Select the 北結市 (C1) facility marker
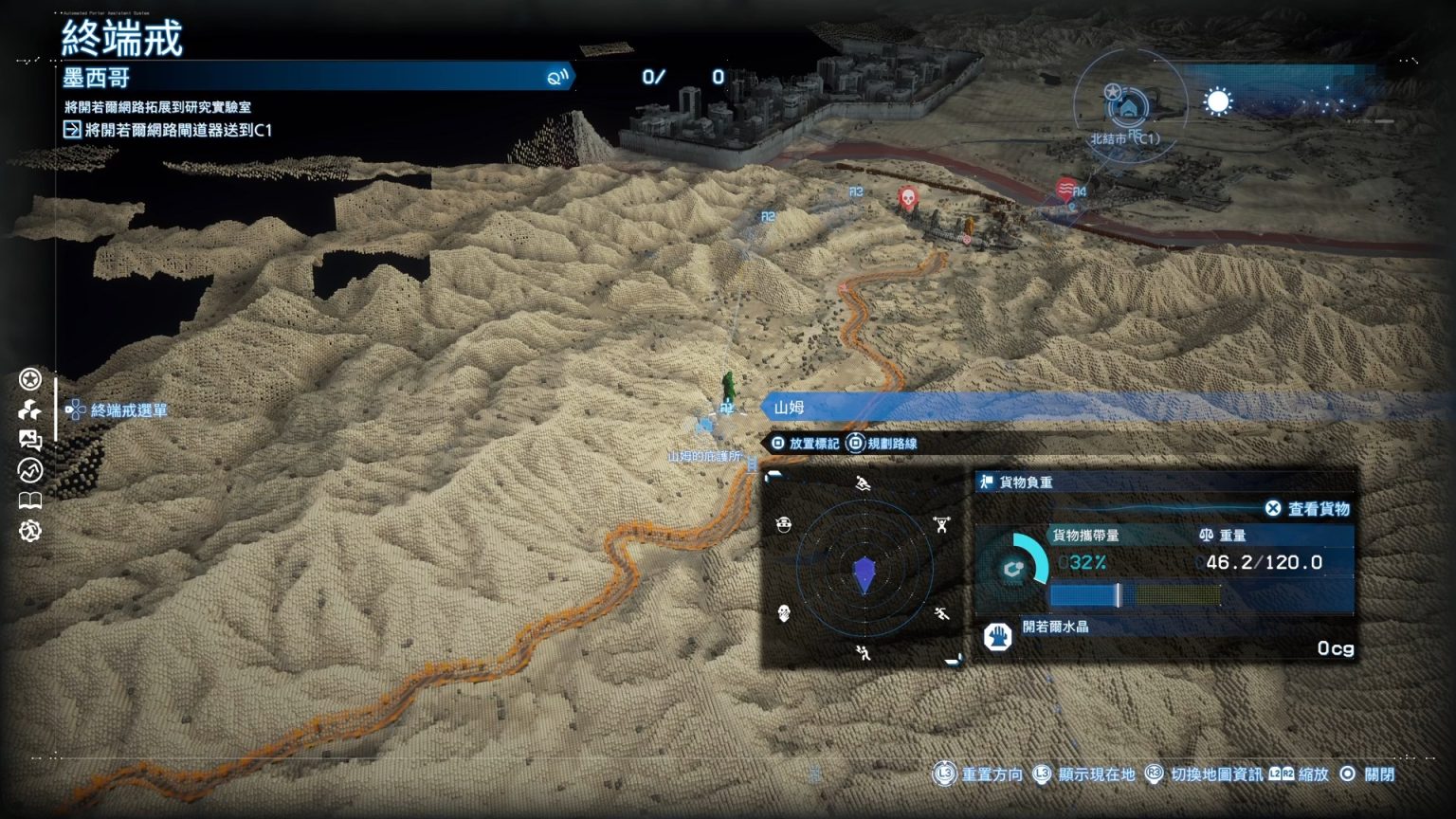Image resolution: width=1456 pixels, height=819 pixels. [1127, 107]
